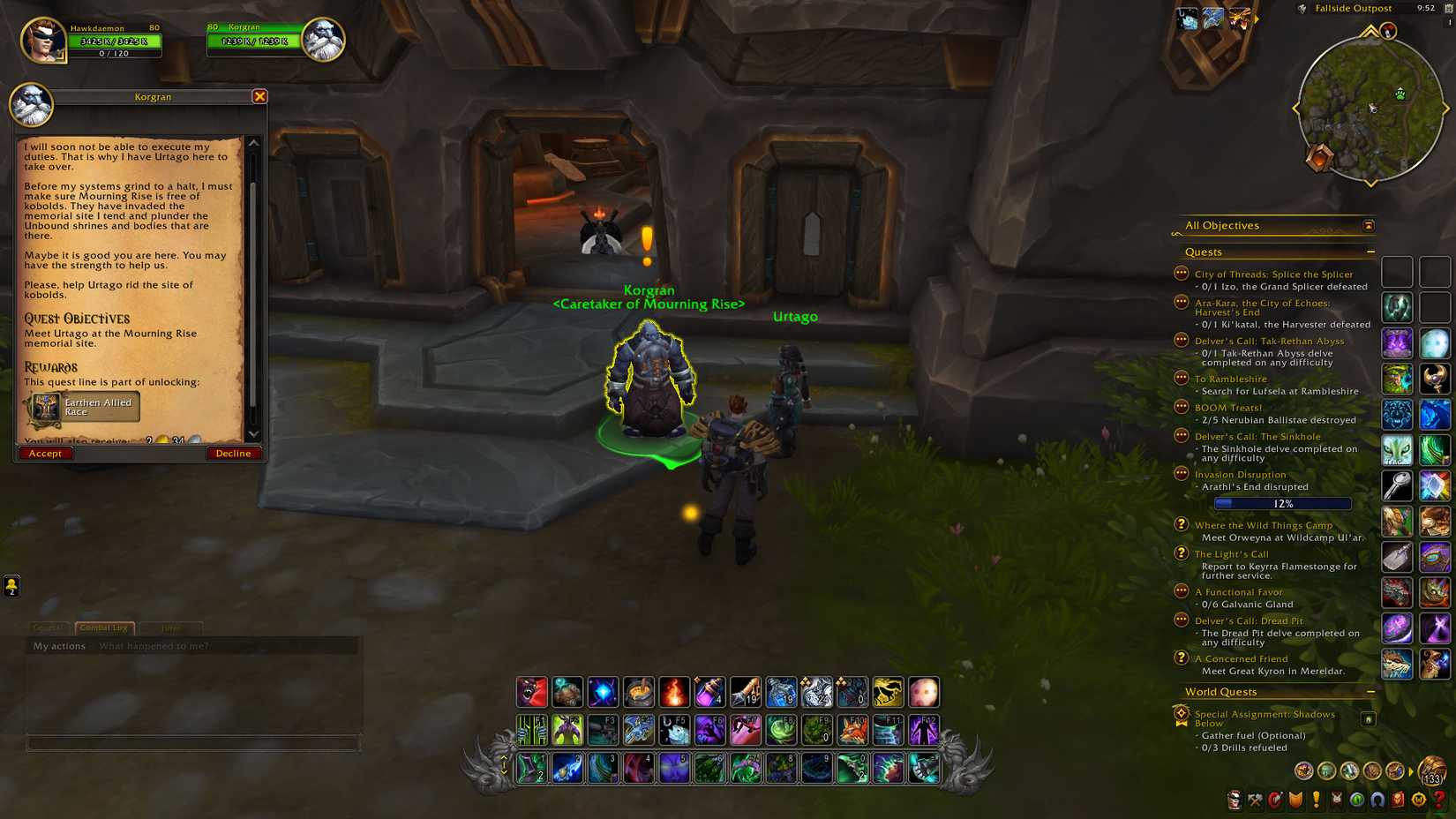
Task: Accept Korgran's quest
Action: coord(45,453)
